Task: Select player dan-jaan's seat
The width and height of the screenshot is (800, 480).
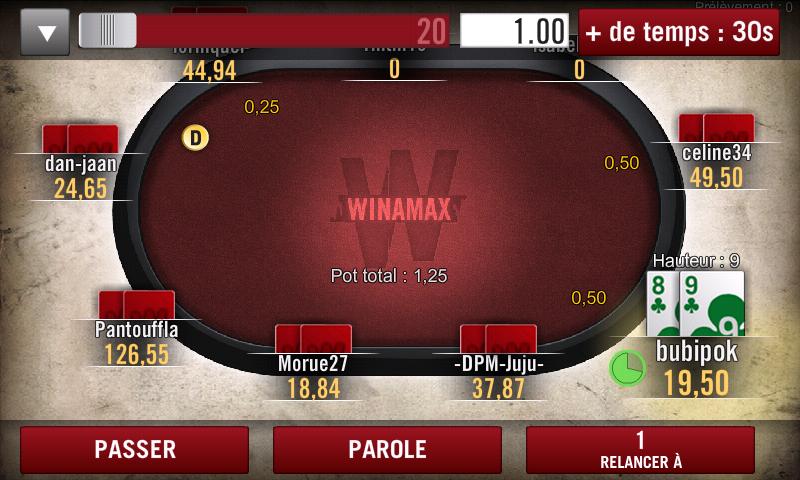Action: tap(81, 163)
